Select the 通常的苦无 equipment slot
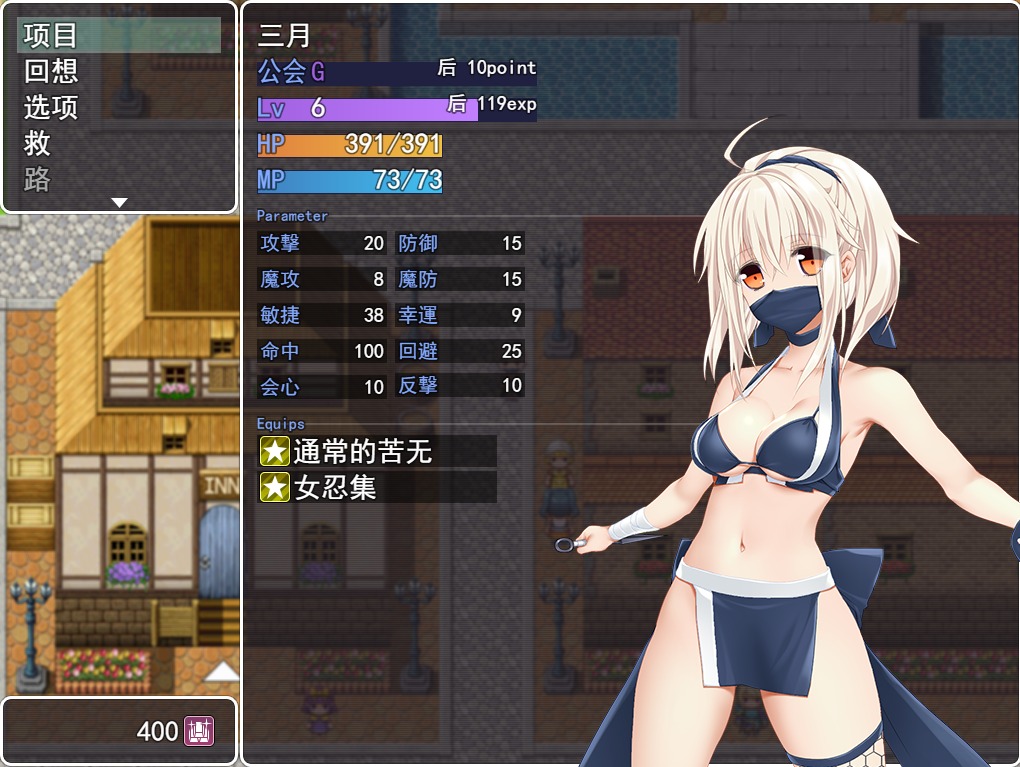 click(376, 452)
